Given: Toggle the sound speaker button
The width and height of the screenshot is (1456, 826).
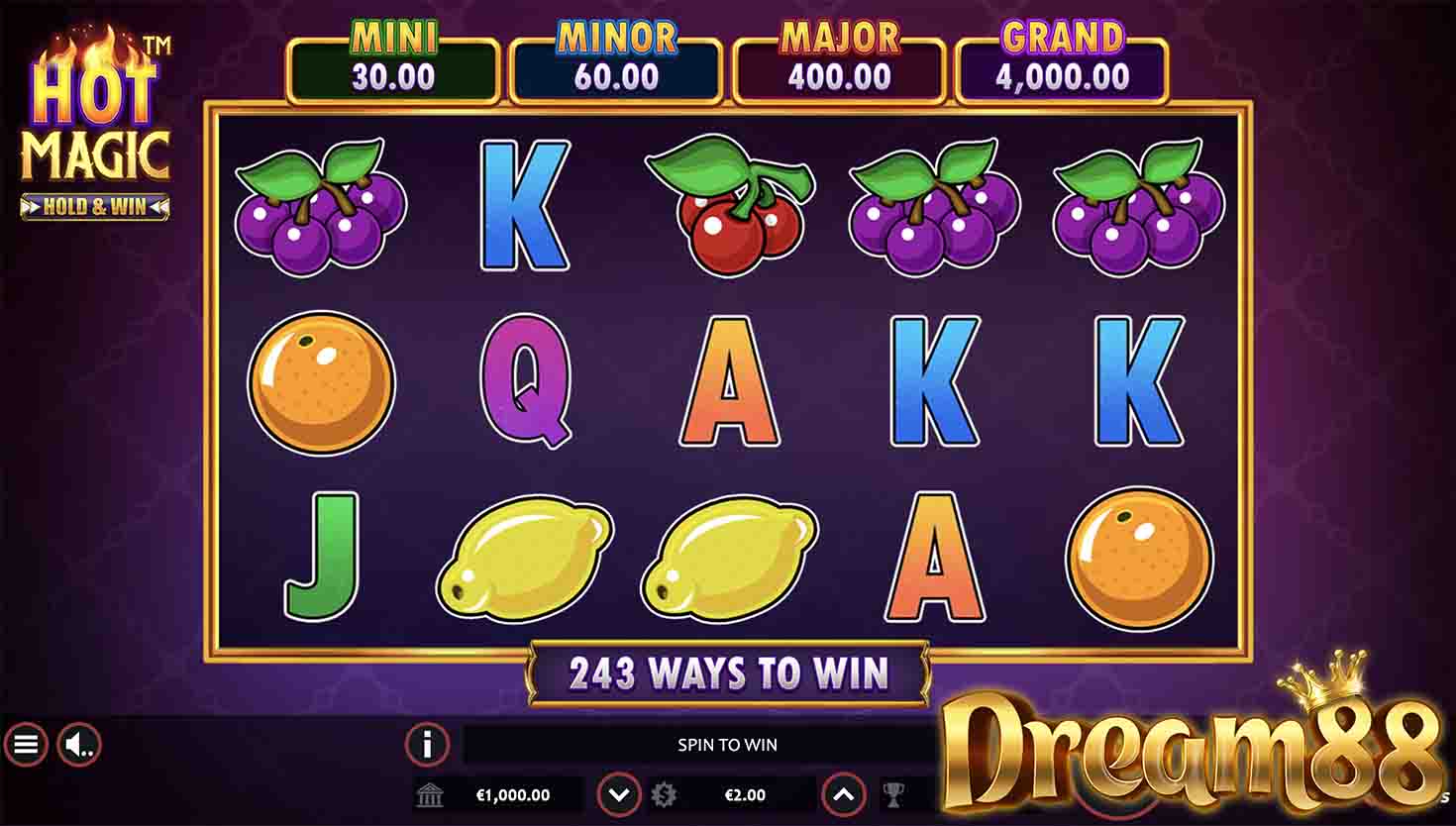Looking at the screenshot, I should [79, 744].
